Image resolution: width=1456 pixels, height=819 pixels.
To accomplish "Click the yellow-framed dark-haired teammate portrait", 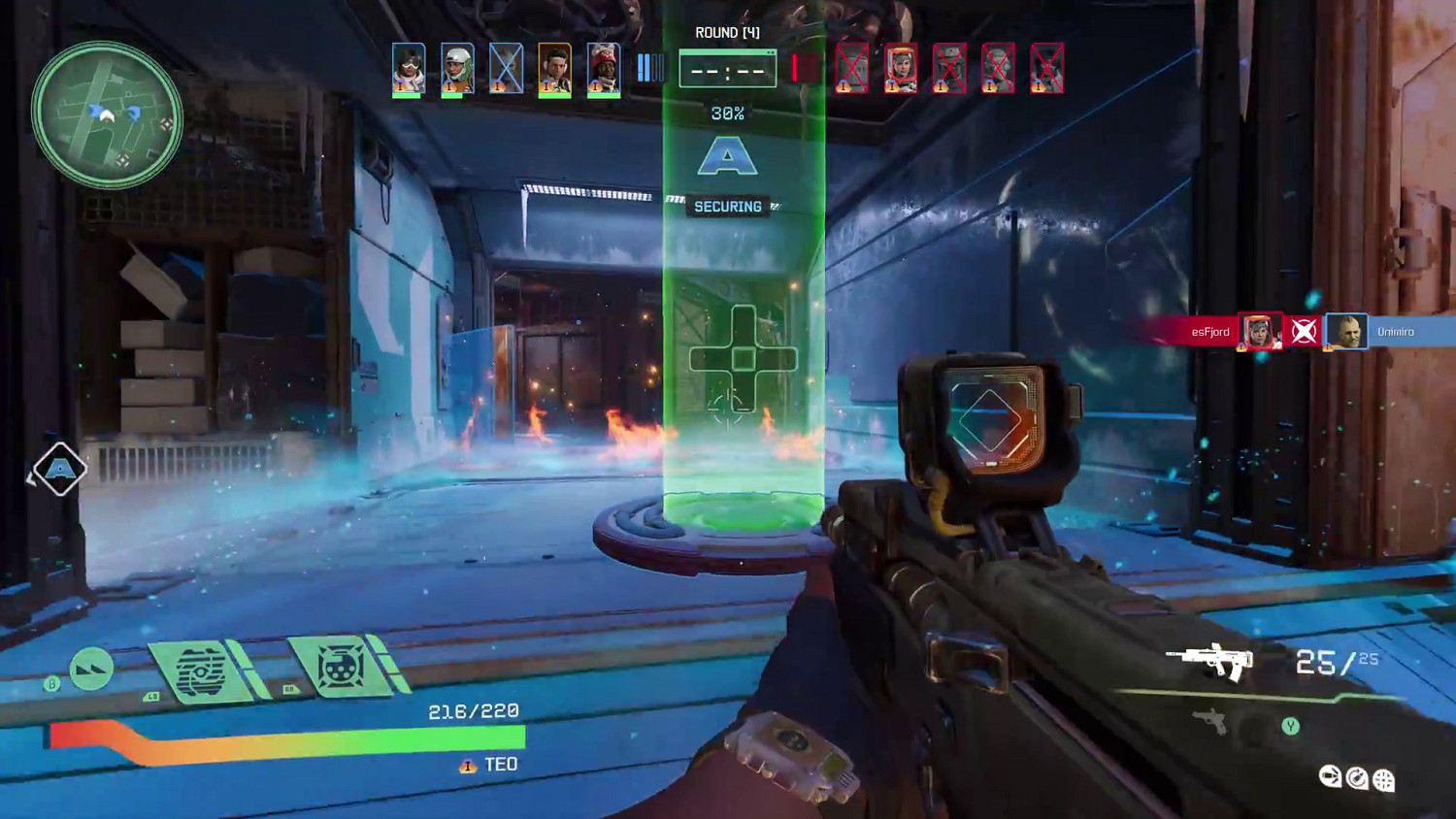I will pyautogui.click(x=555, y=69).
